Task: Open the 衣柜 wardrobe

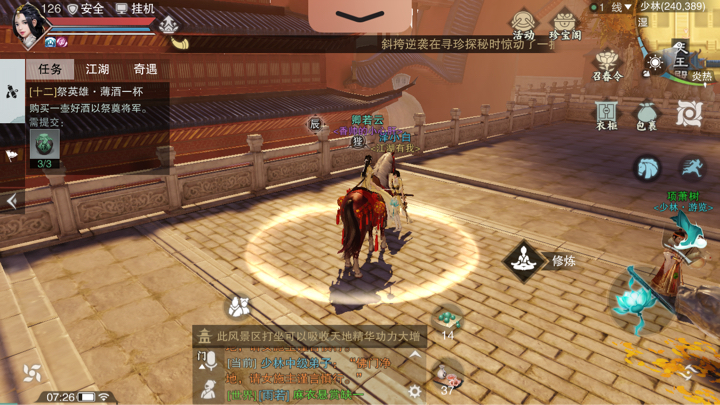Action: coord(606,114)
